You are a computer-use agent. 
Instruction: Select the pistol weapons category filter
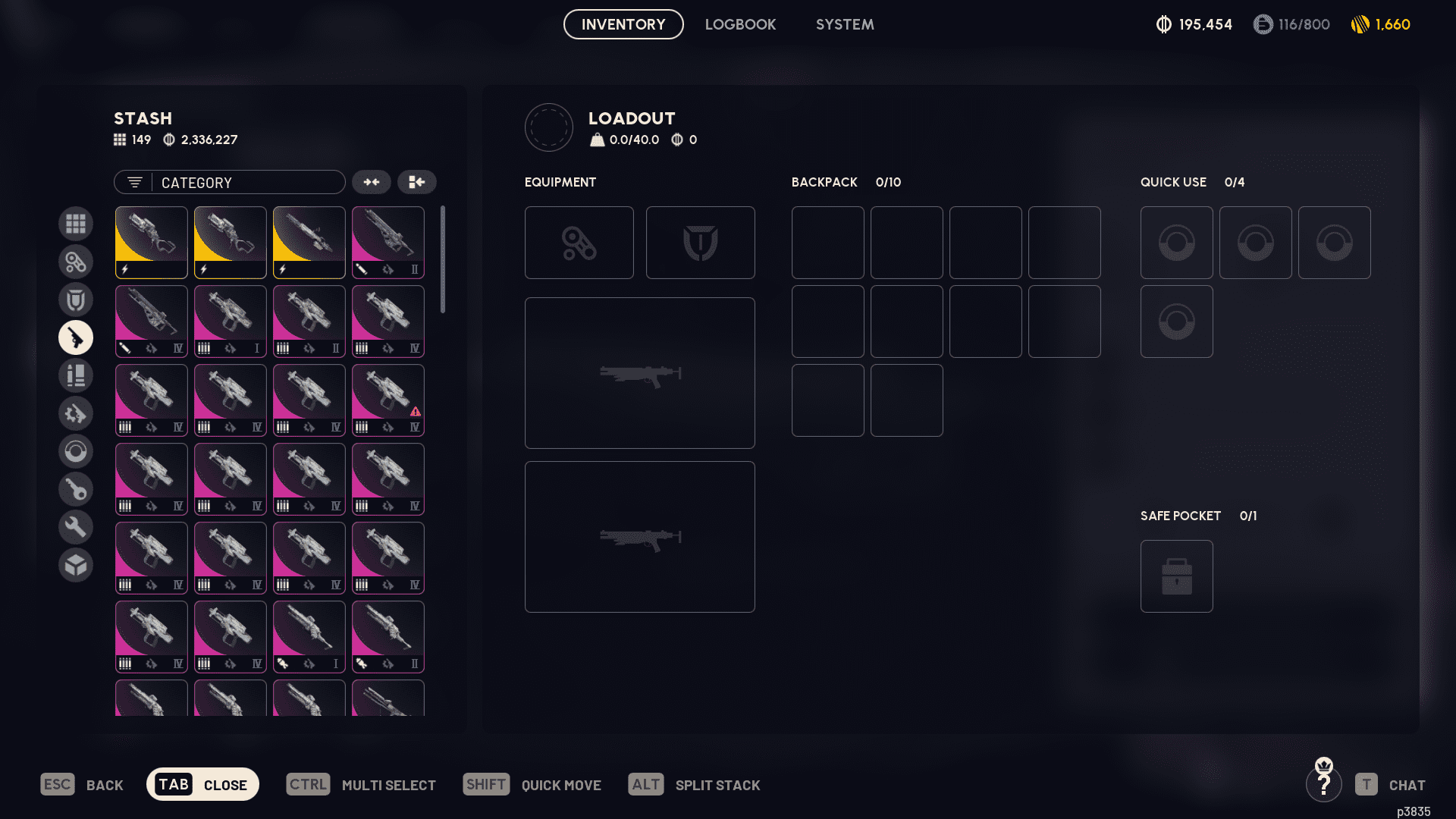point(76,337)
